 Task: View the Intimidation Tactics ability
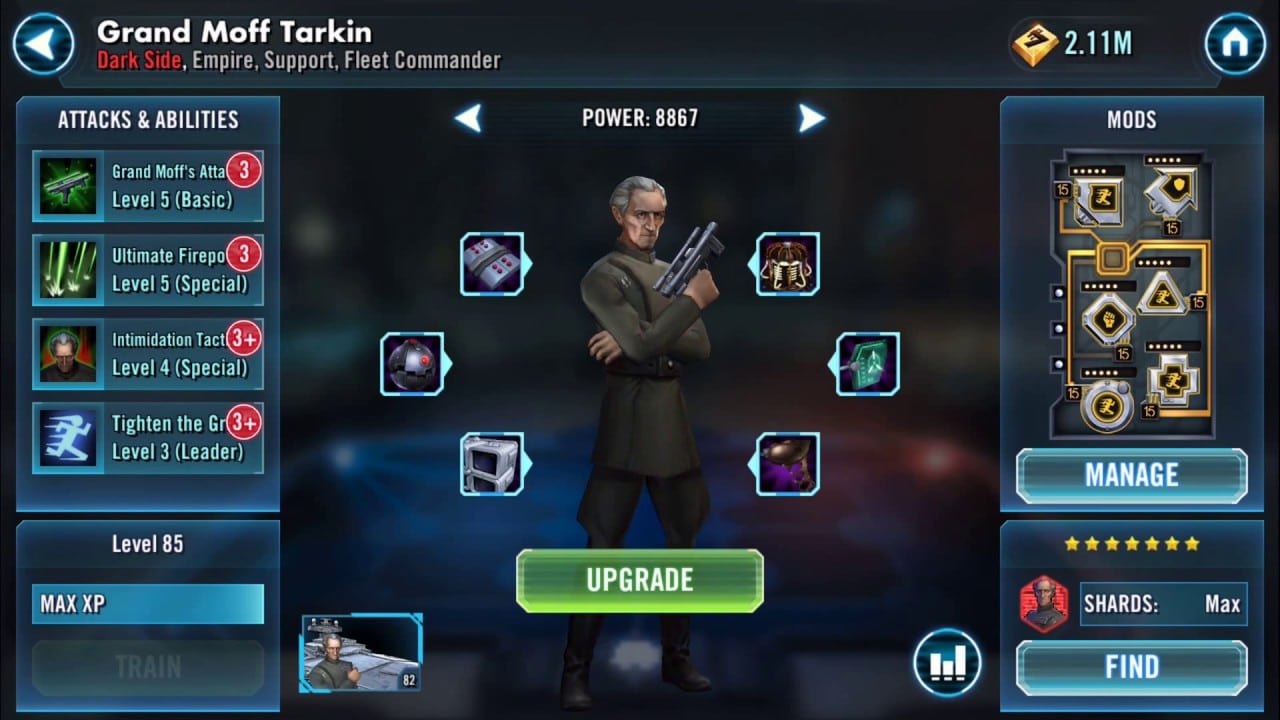click(x=148, y=354)
